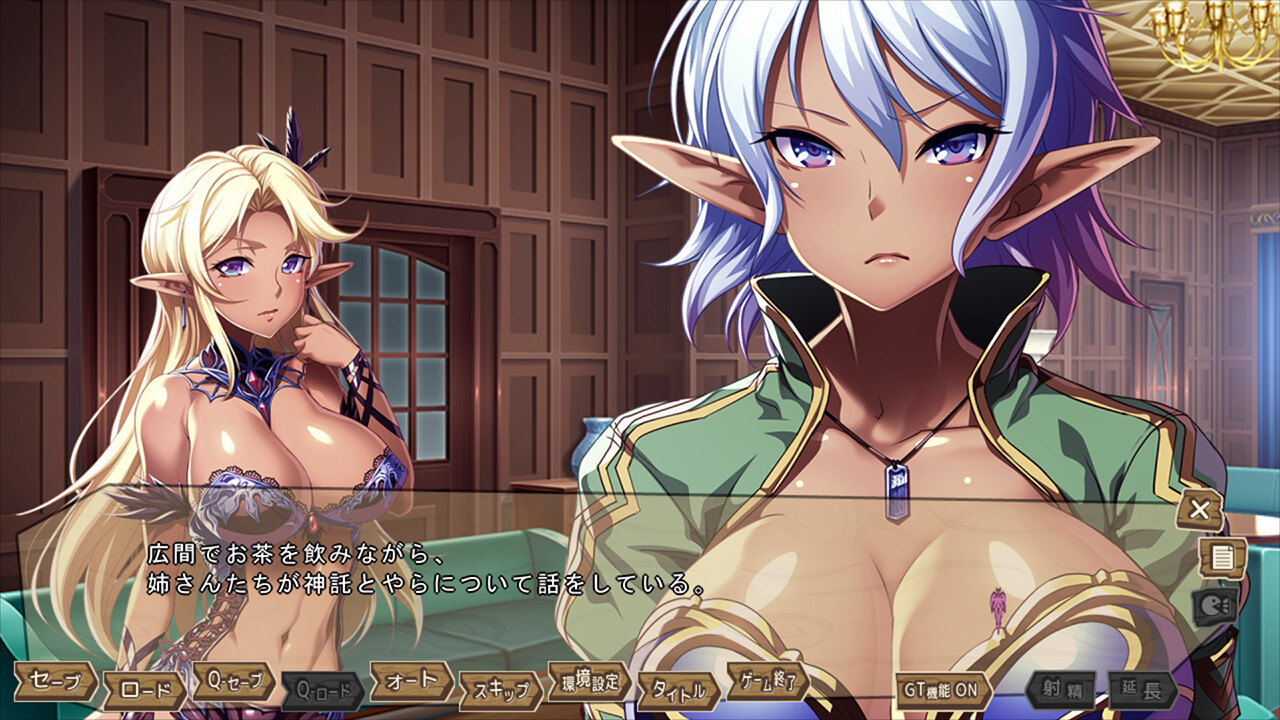Toggle the GT機能 ON button
Screen dimensions: 1280x720
point(943,690)
